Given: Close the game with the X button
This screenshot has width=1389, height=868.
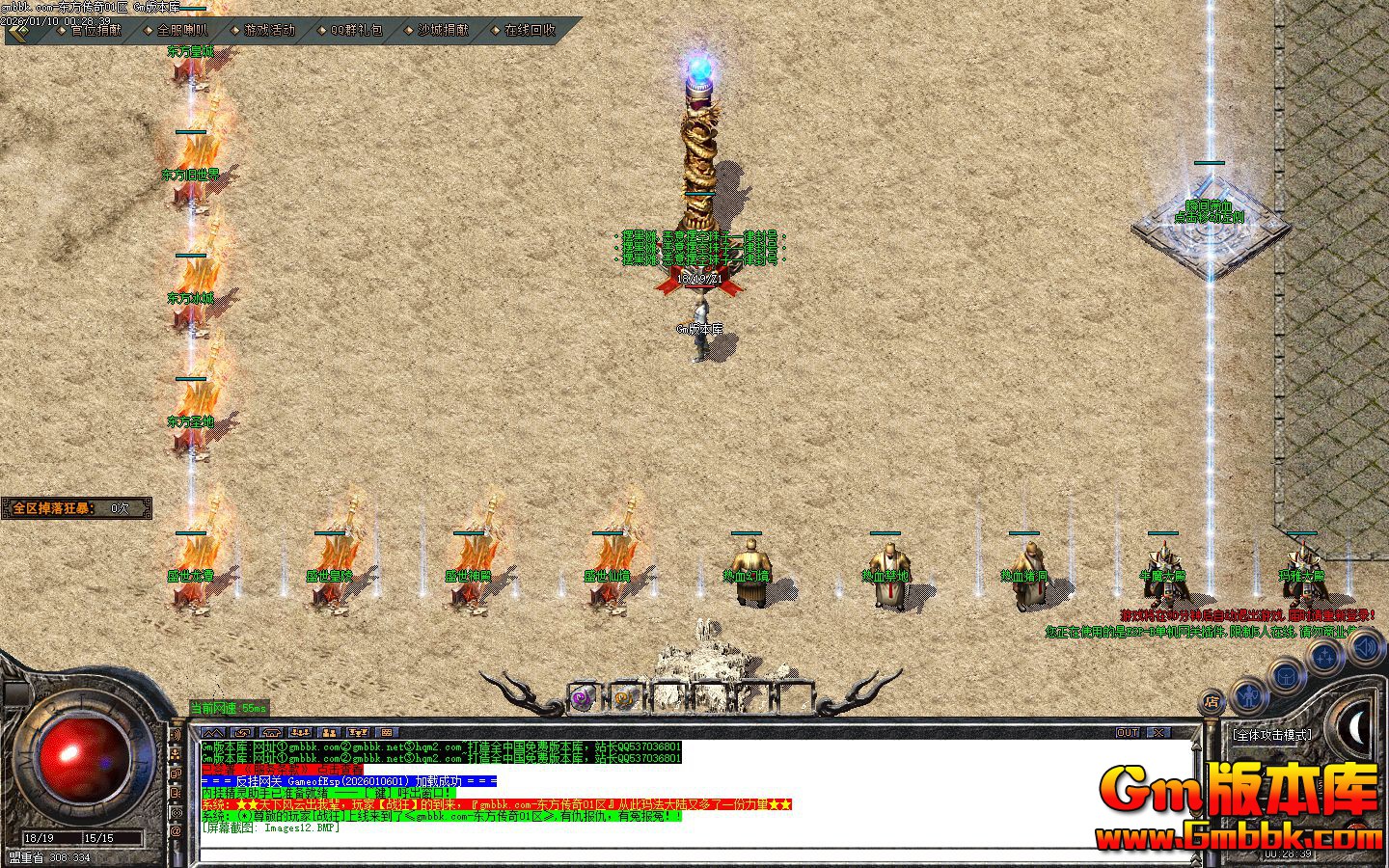Looking at the screenshot, I should click(x=1157, y=733).
